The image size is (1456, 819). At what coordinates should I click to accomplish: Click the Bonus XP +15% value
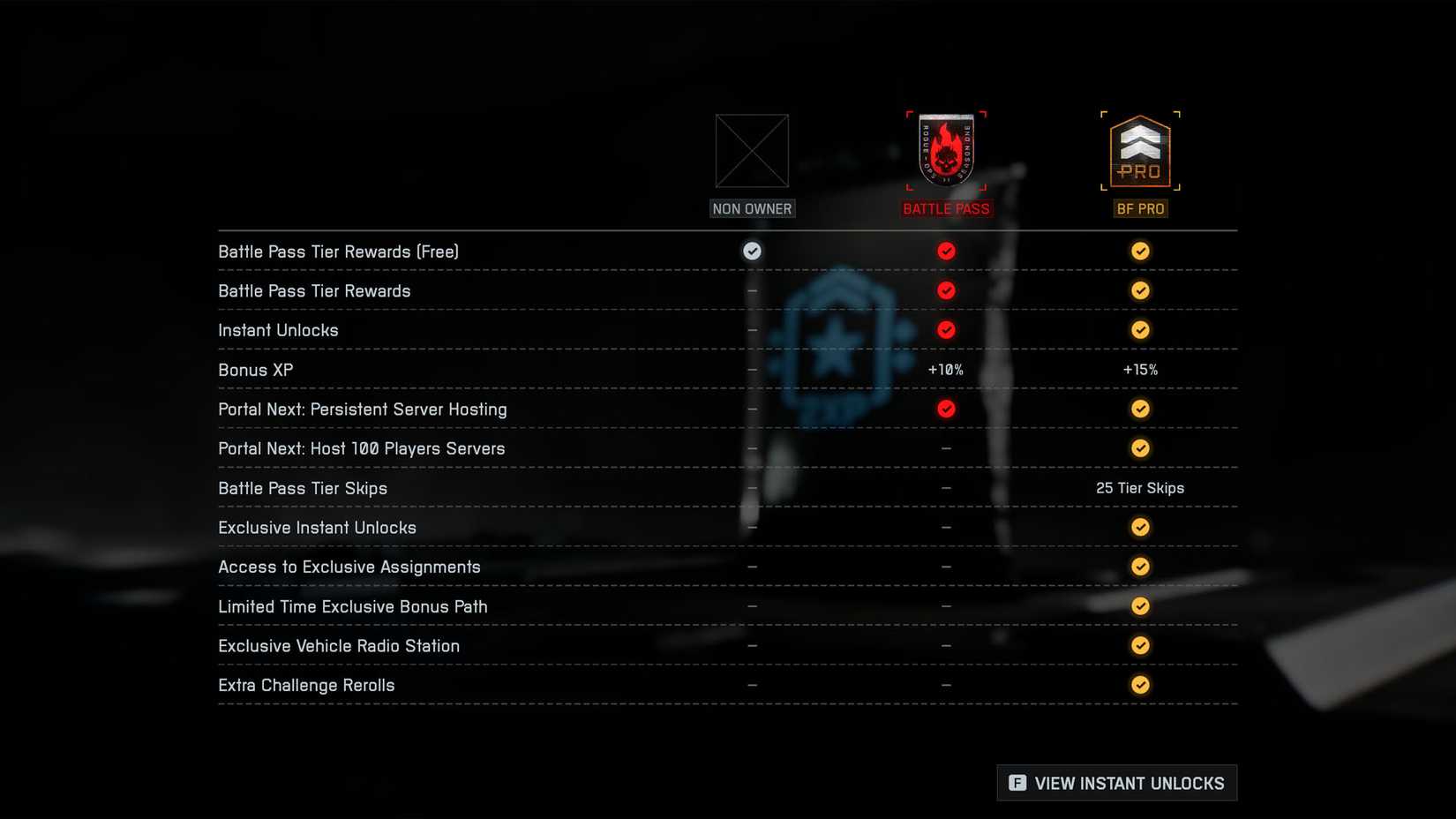1140,369
